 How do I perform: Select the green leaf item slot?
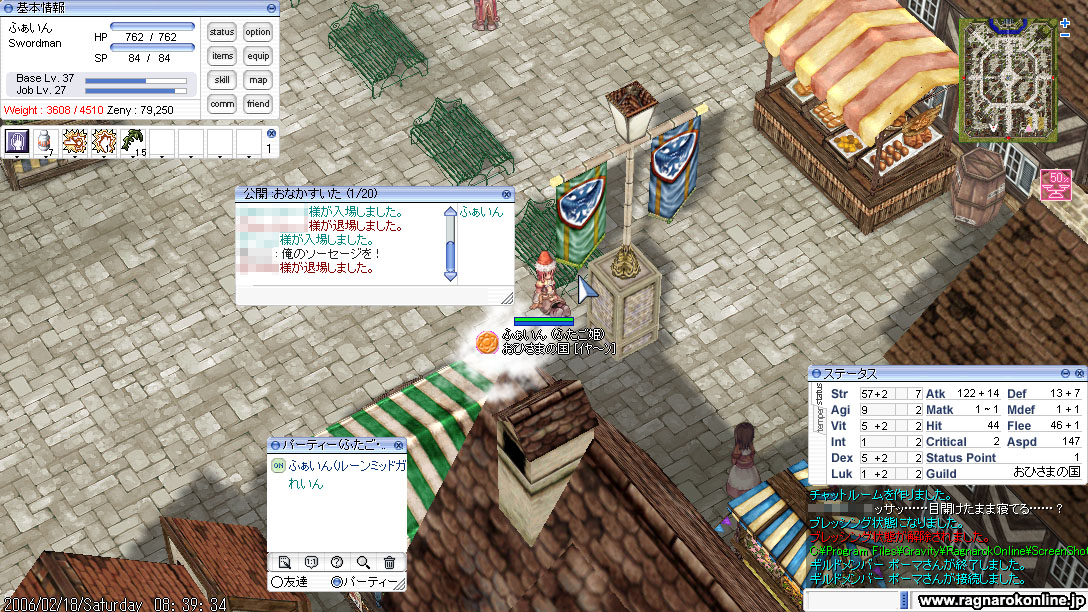(x=132, y=142)
